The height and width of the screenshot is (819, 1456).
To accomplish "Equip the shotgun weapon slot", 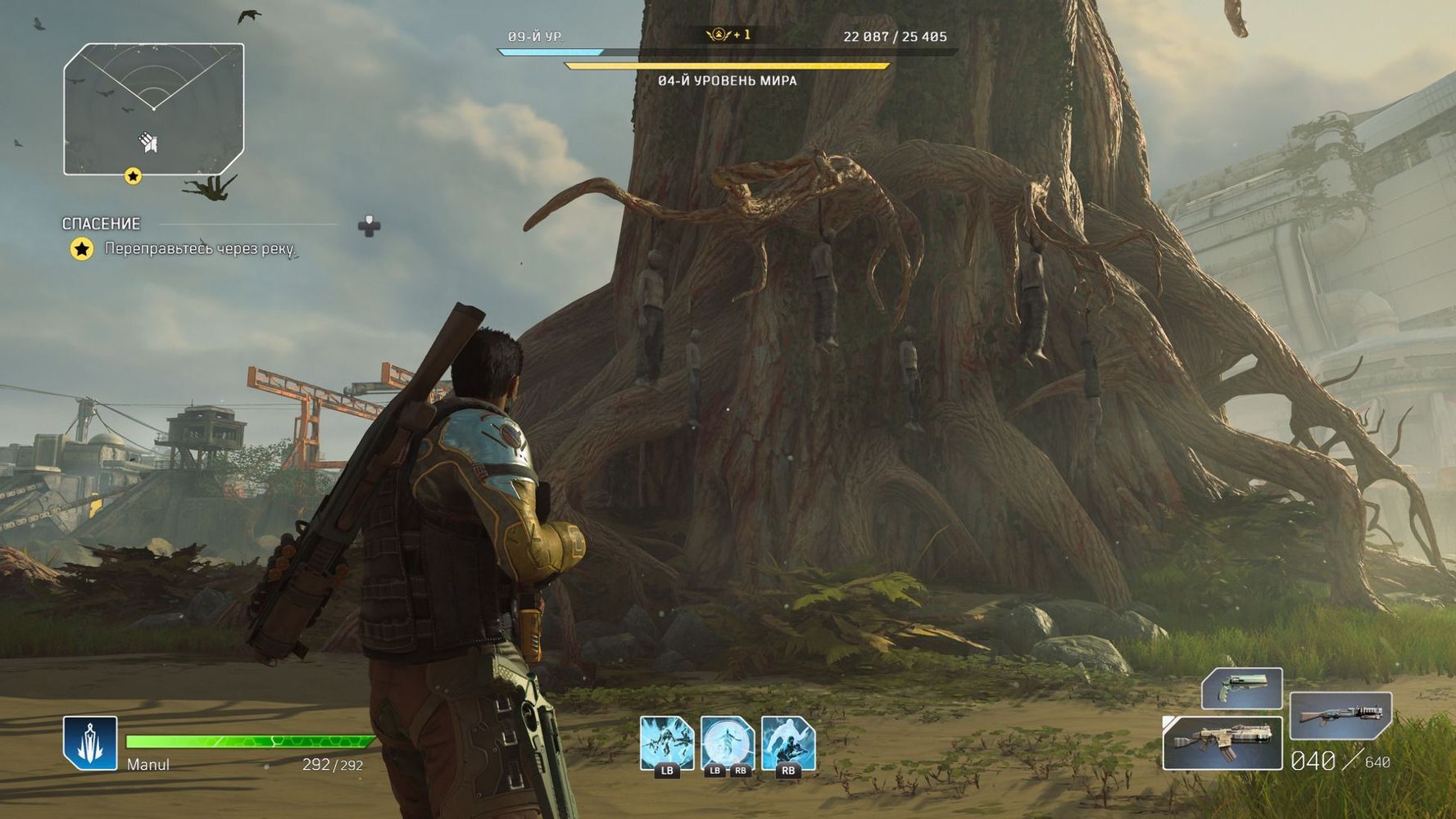I will (x=1340, y=715).
